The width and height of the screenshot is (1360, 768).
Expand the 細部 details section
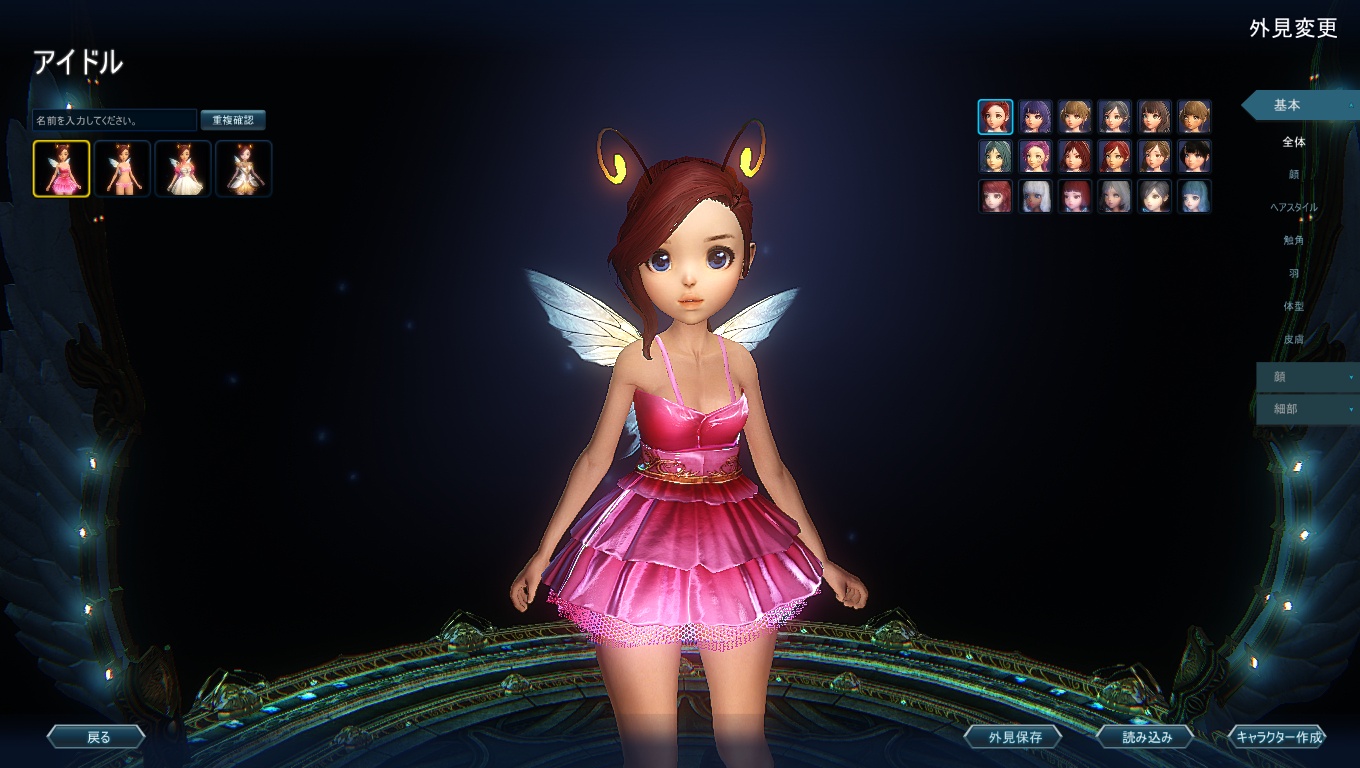click(1306, 409)
